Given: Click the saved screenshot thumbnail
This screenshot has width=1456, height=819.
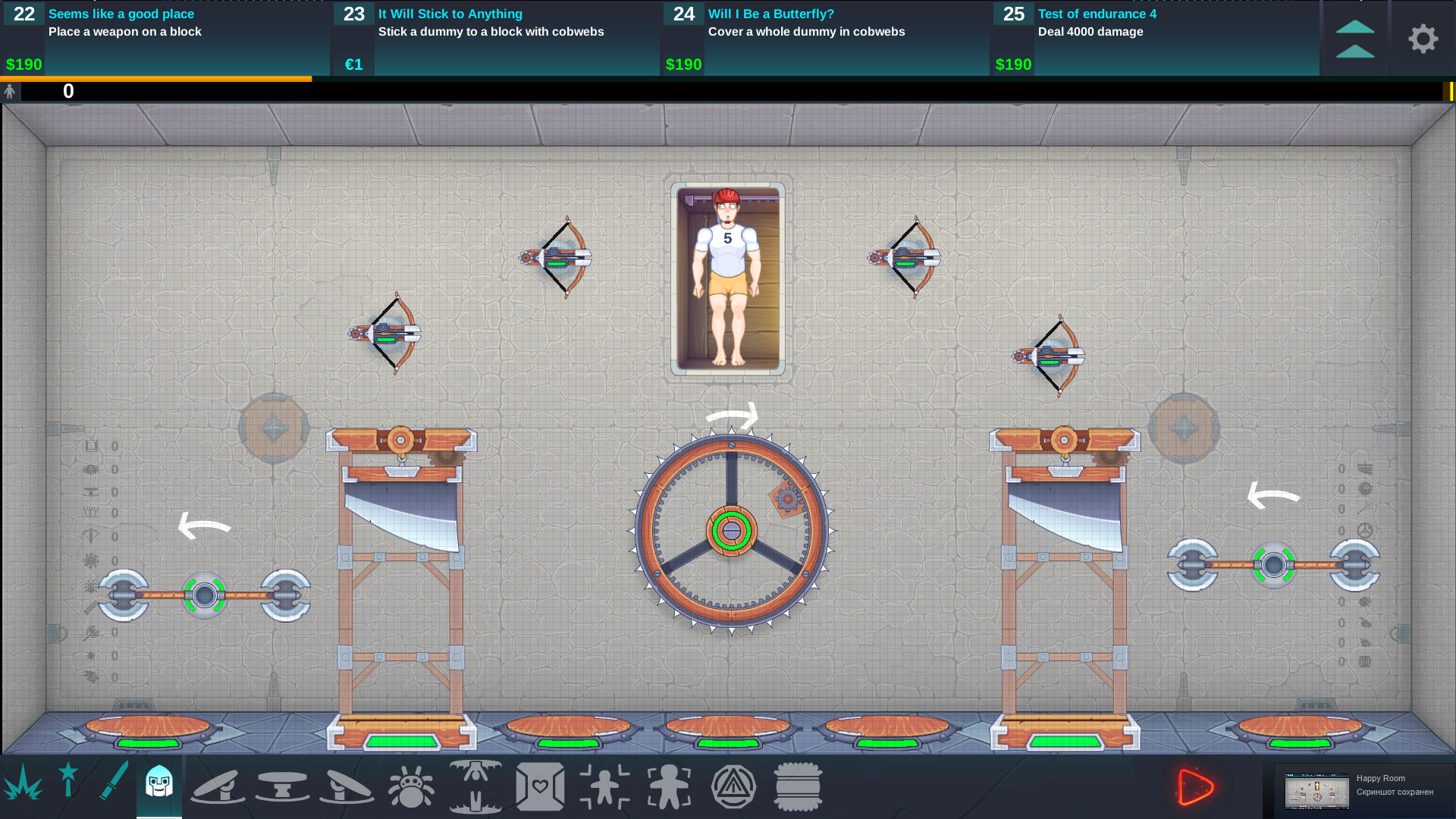Looking at the screenshot, I should point(1317,789).
